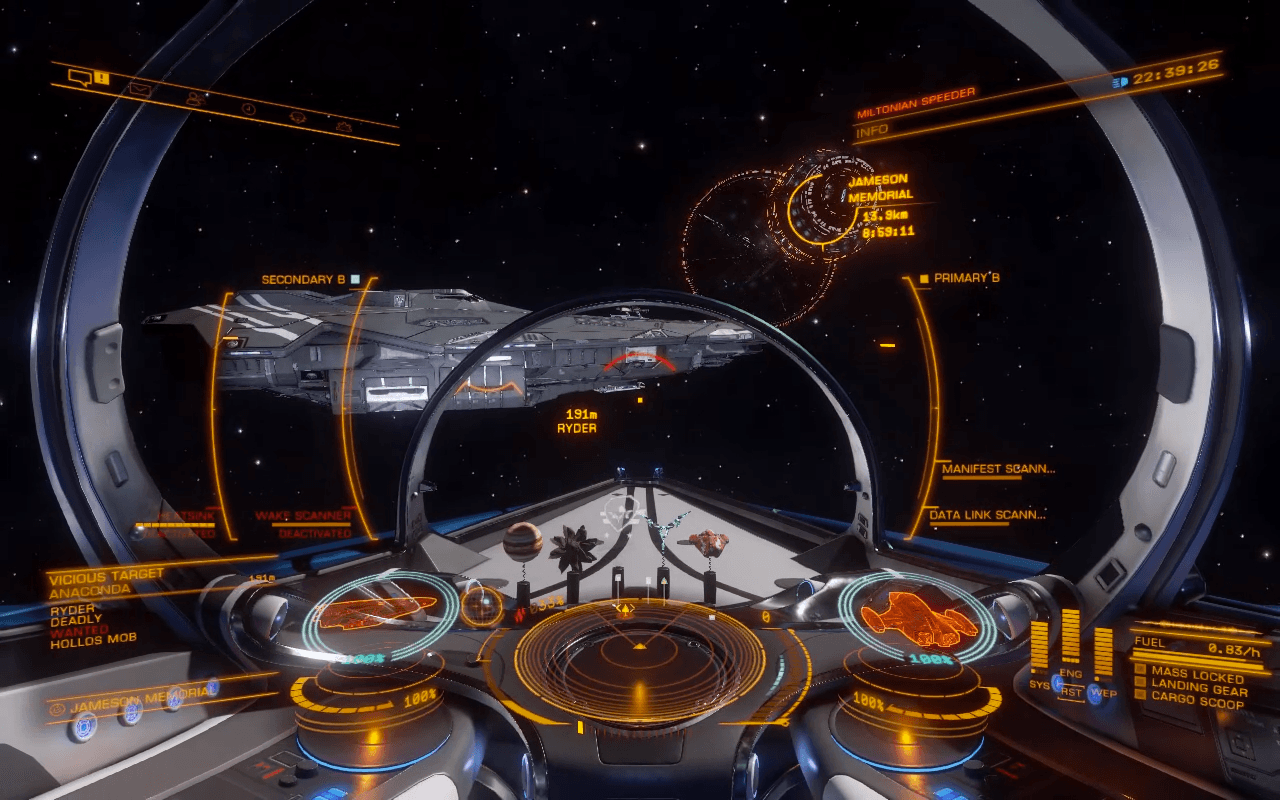The height and width of the screenshot is (800, 1280).
Task: Open the chat speech bubble comms icon
Action: point(81,76)
